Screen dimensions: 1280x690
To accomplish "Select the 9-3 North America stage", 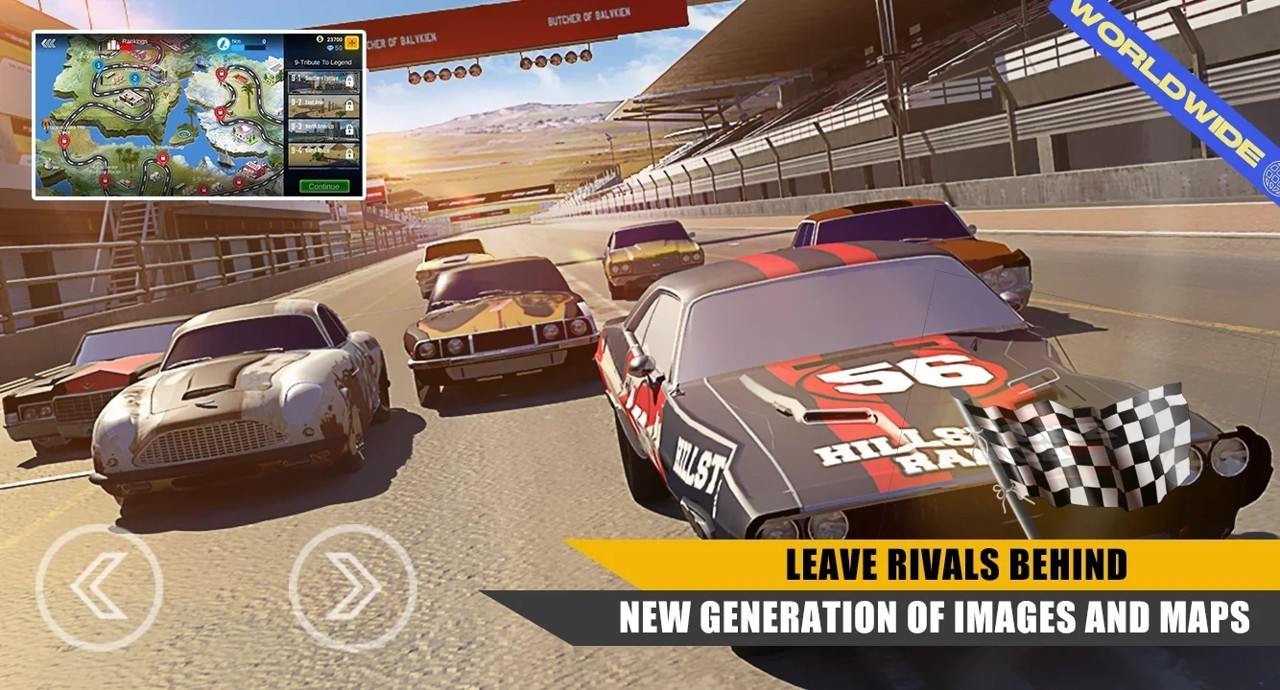I will pyautogui.click(x=324, y=128).
